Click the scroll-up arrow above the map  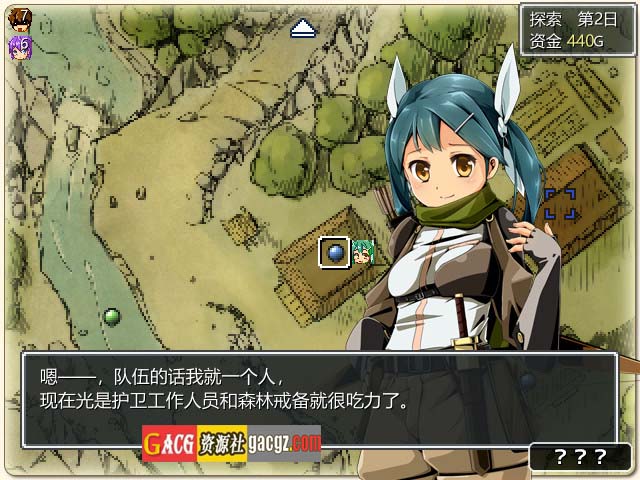click(x=304, y=30)
